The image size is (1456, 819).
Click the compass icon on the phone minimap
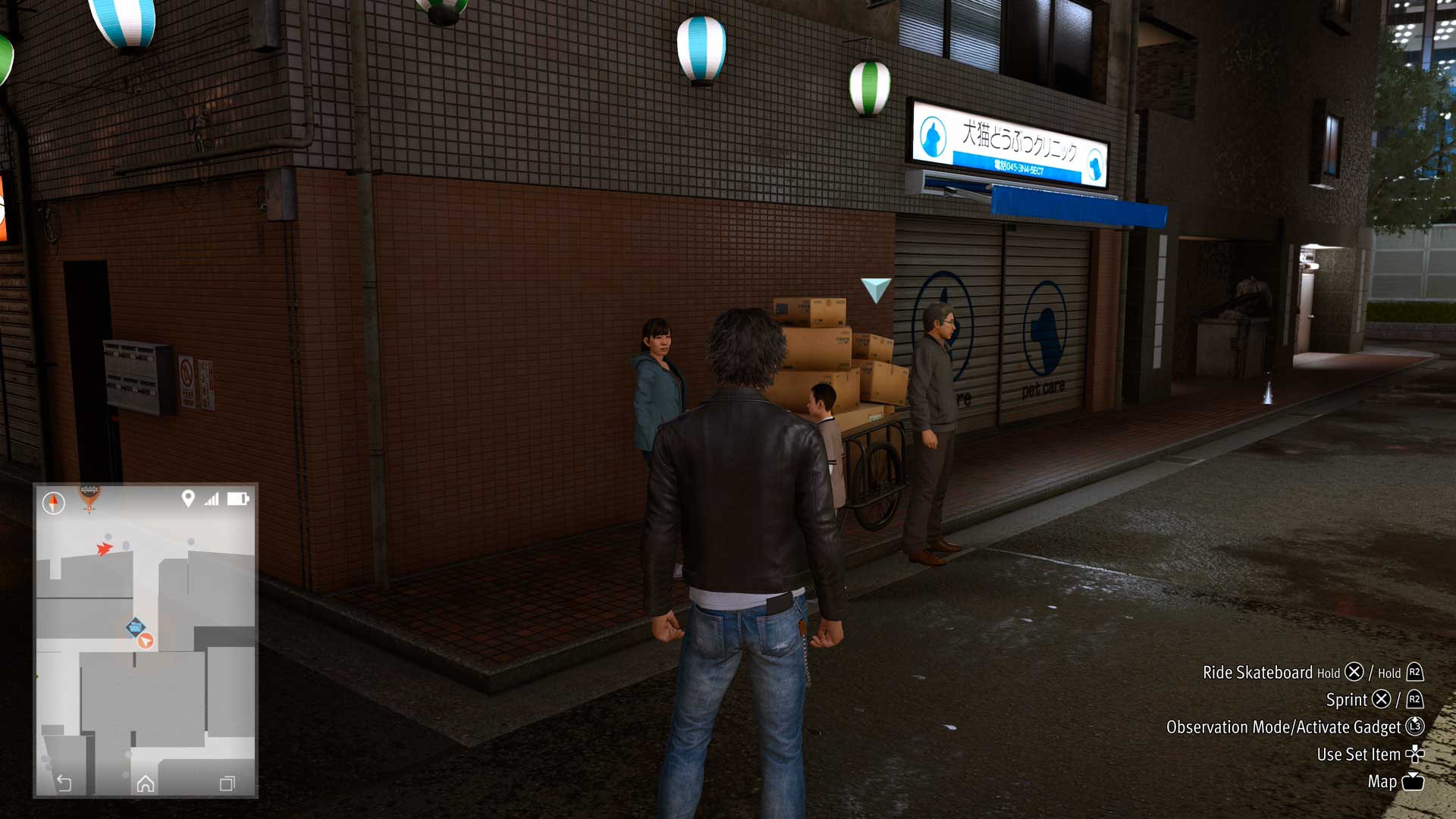(53, 502)
